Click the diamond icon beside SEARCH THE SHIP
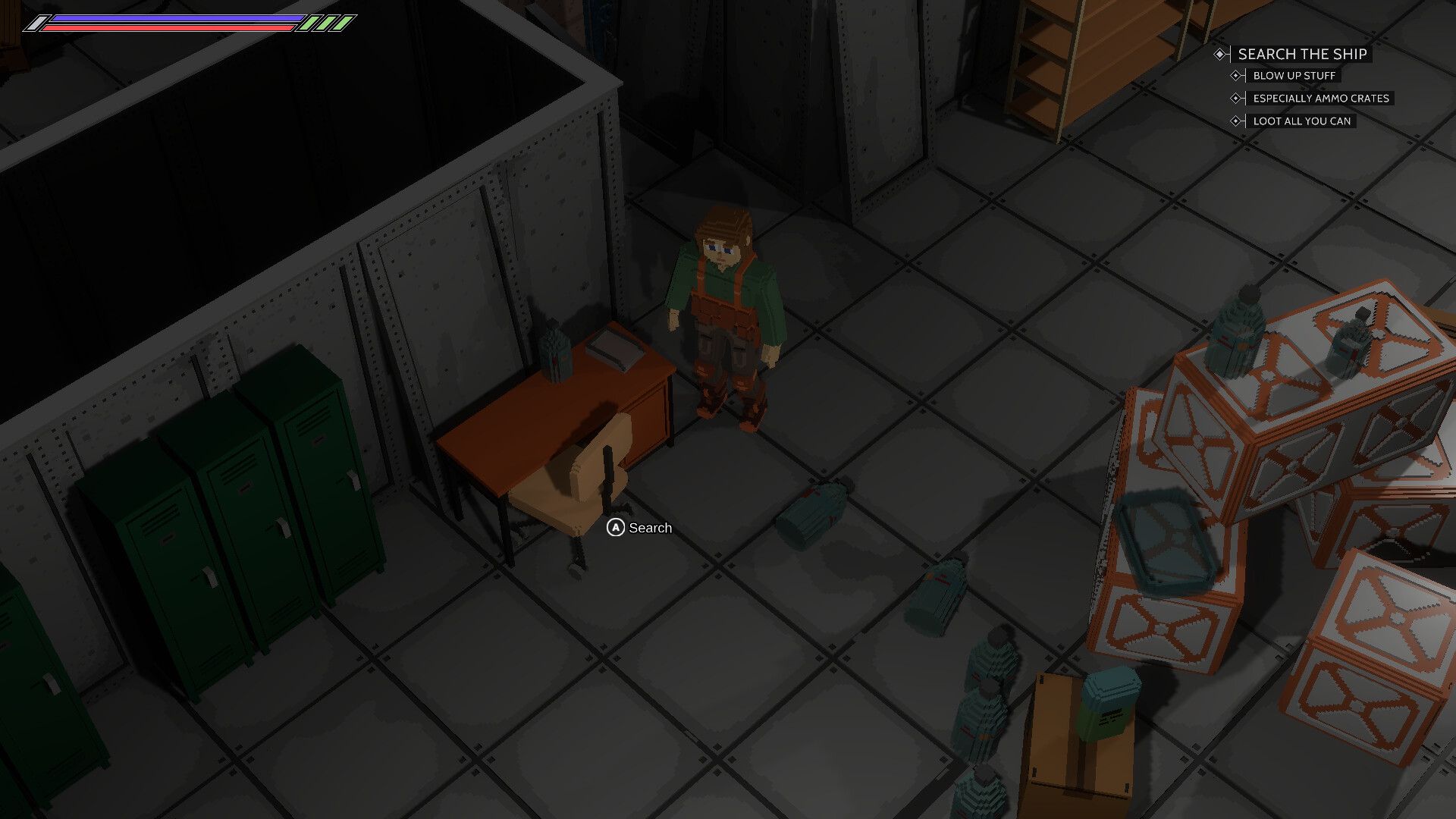 tap(1219, 55)
